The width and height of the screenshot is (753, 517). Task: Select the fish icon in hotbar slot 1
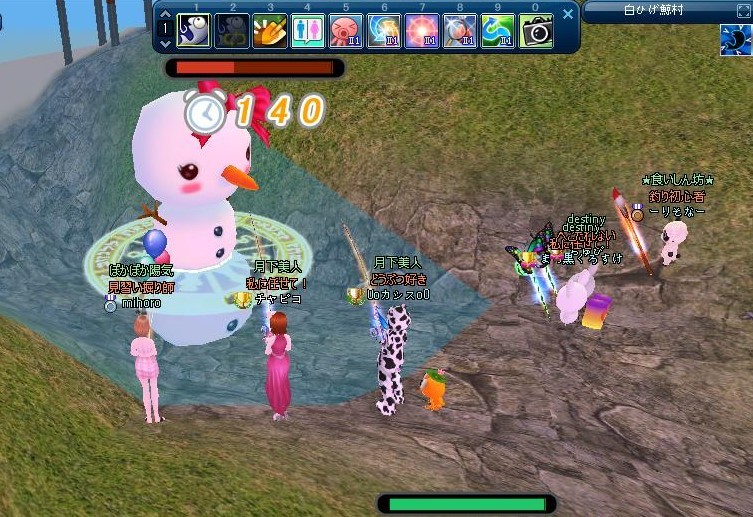(x=194, y=30)
